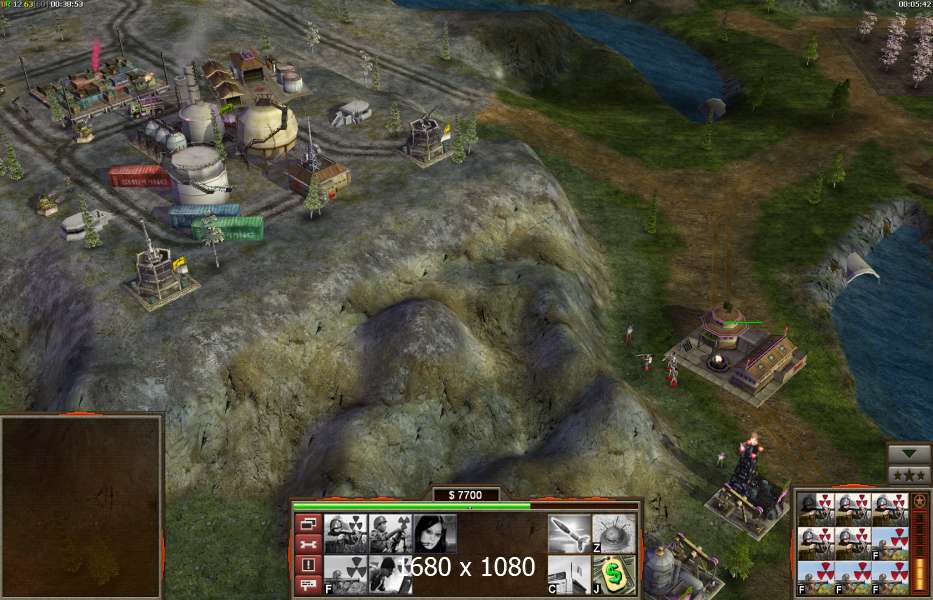
Task: Click the overlapping windows button on the command bar
Action: (x=309, y=523)
